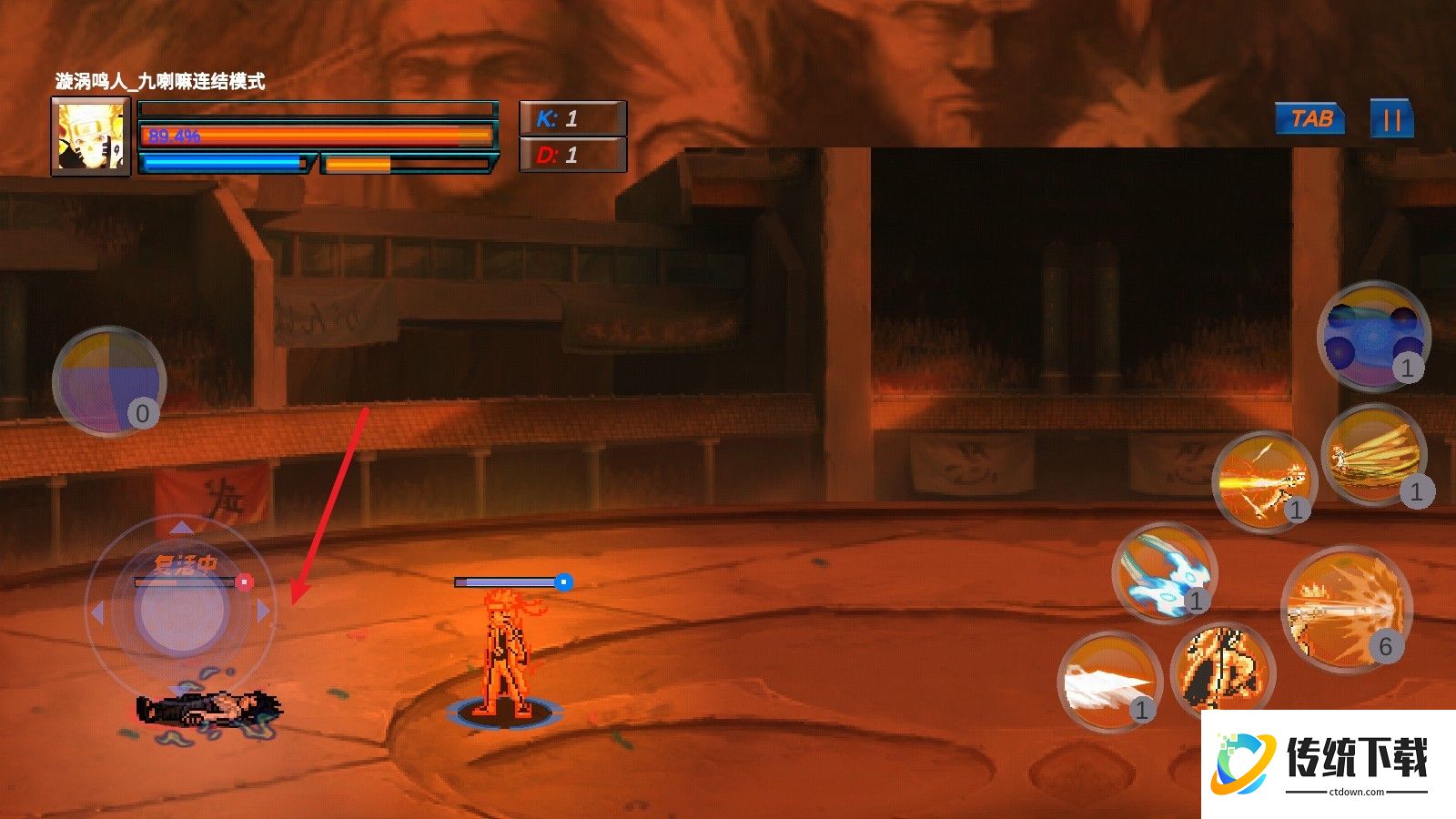Activate the purple-yellow orb showing 0
This screenshot has width=1456, height=819.
tap(108, 381)
